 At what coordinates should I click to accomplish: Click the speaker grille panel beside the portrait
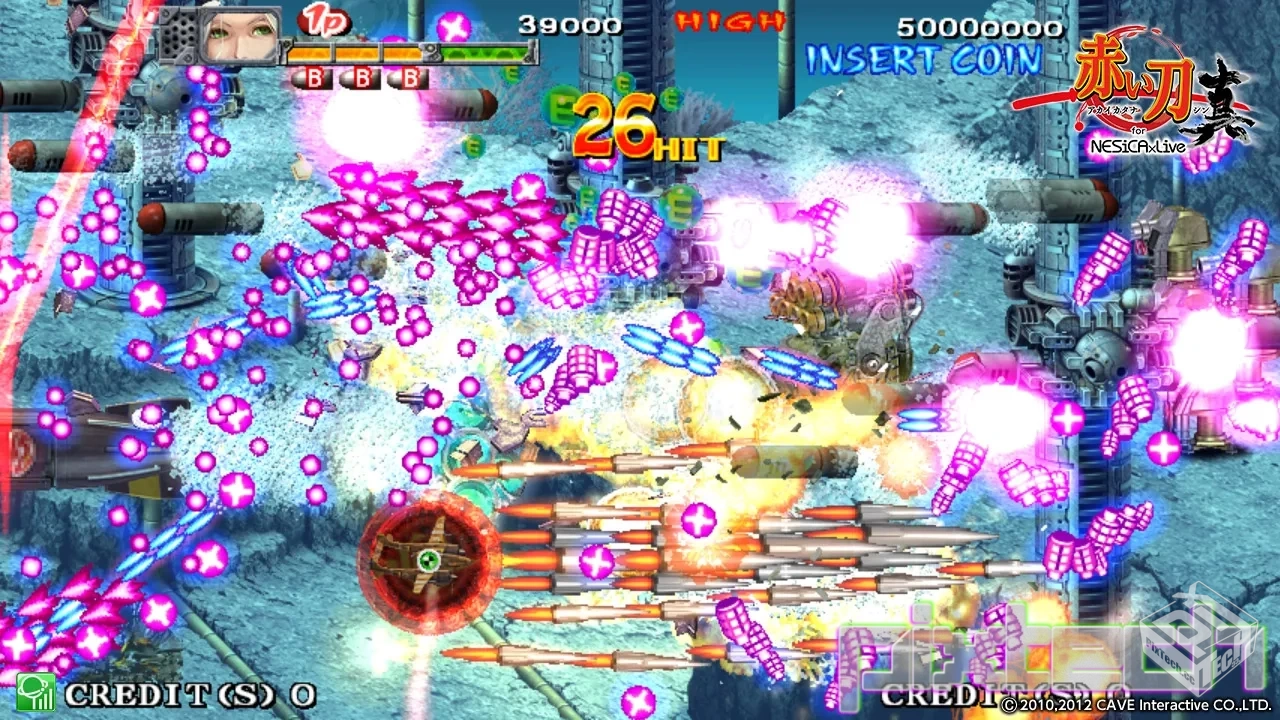[x=178, y=36]
